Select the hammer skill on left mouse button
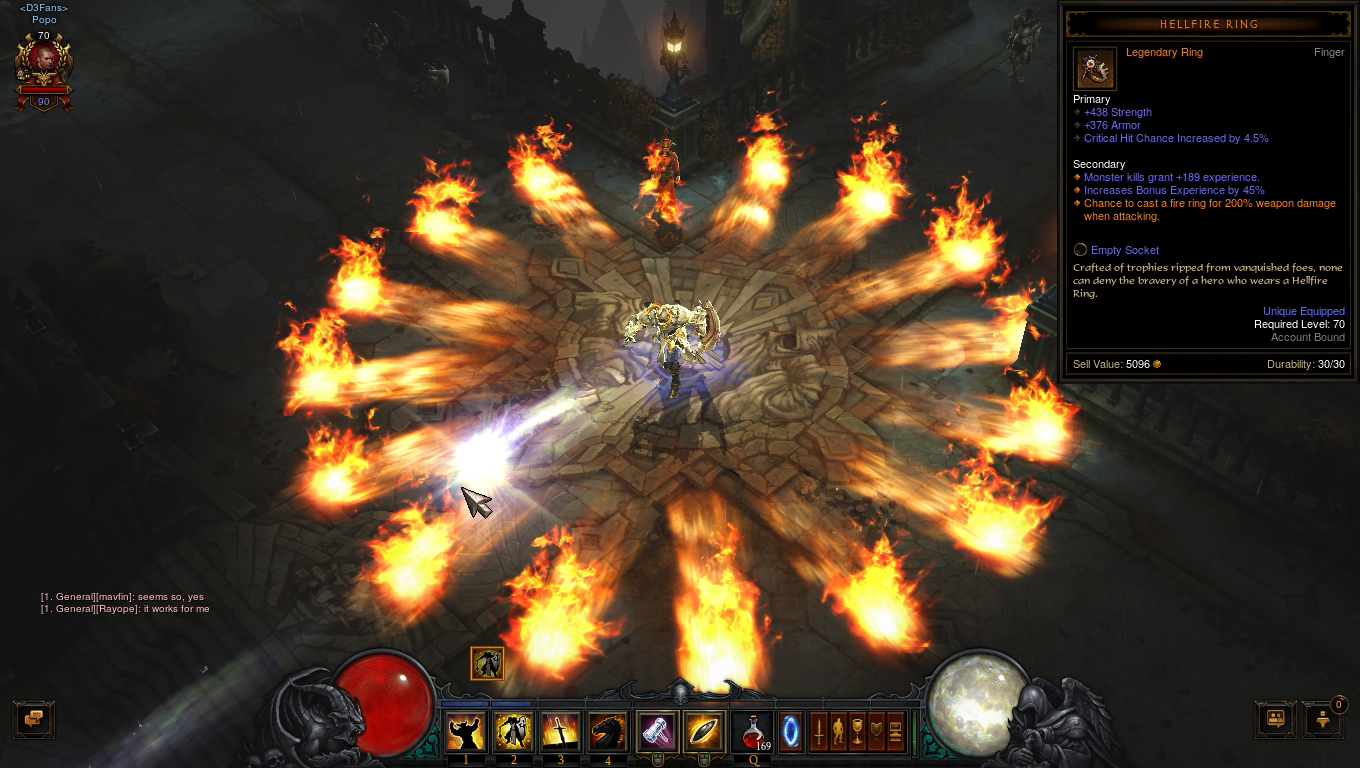Viewport: 1360px width, 768px height. click(655, 732)
